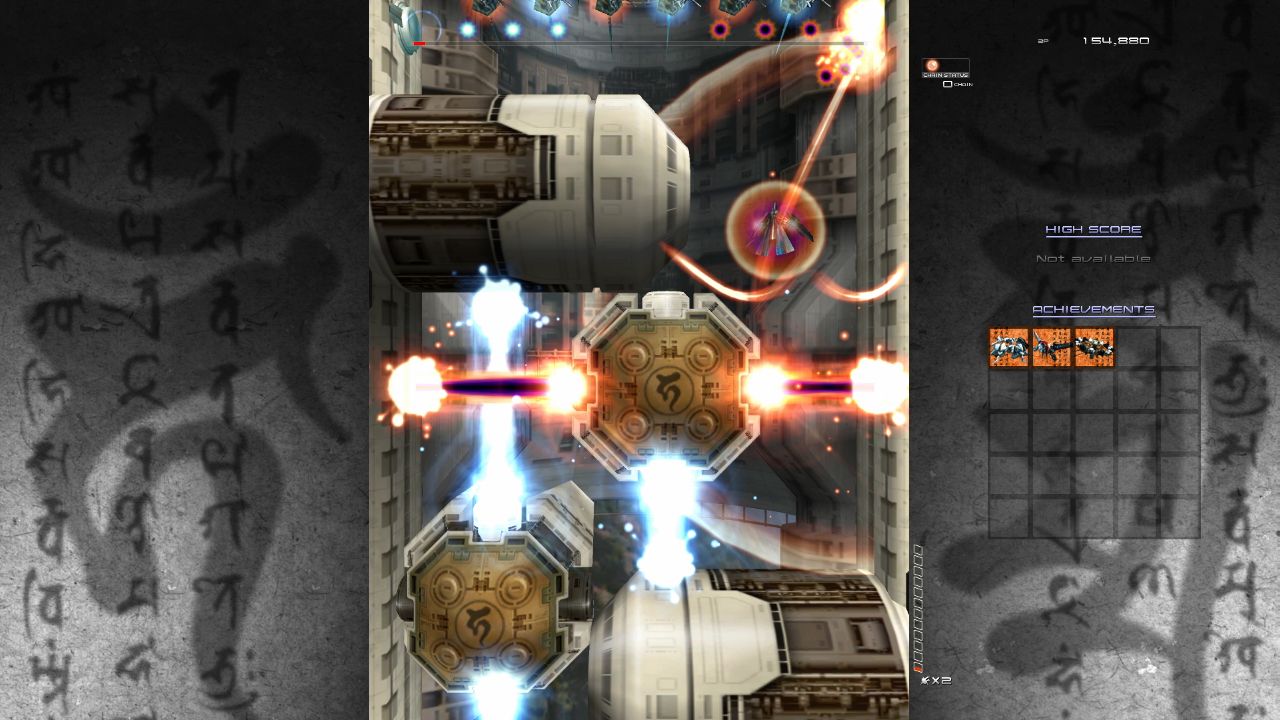This screenshot has height=720, width=1280.
Task: Click the lit red segment of the power meter
Action: [x=917, y=668]
